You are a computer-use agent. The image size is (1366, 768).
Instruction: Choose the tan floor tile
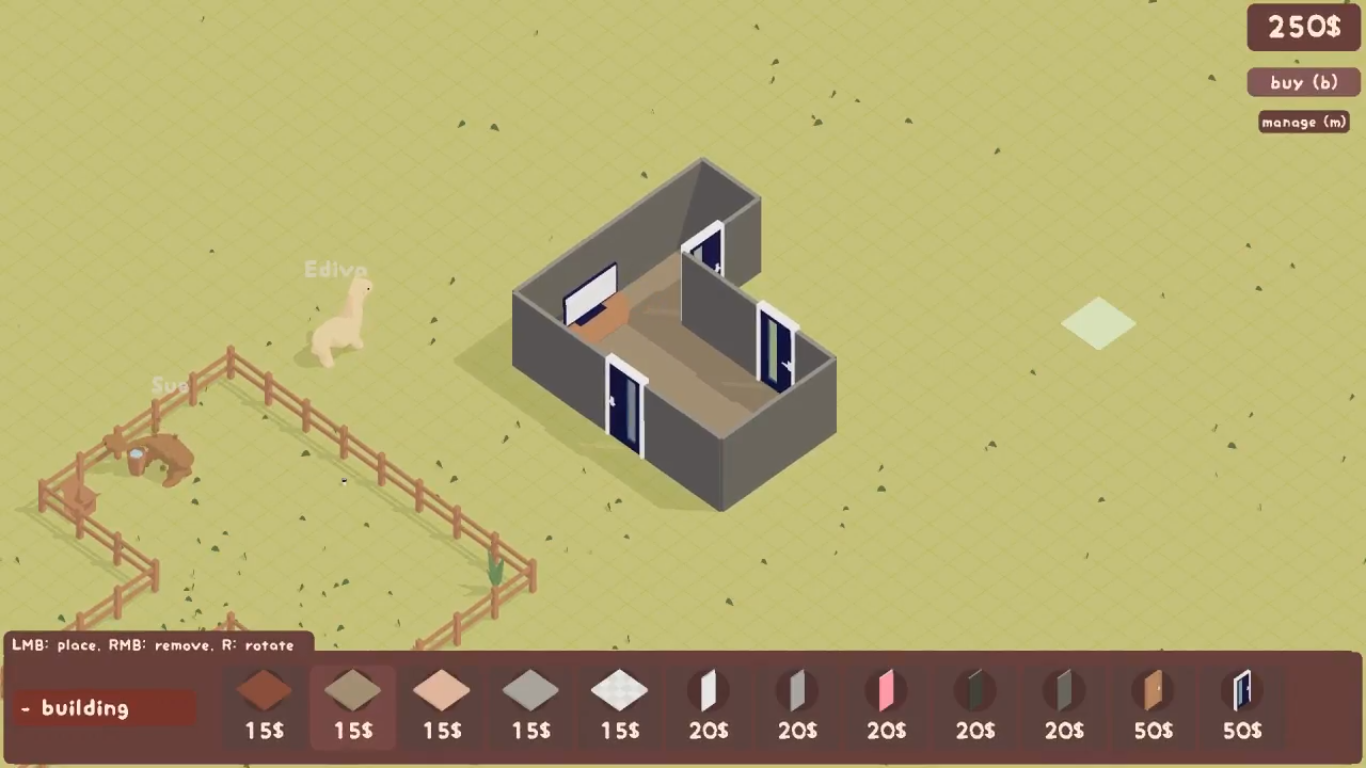coord(353,705)
